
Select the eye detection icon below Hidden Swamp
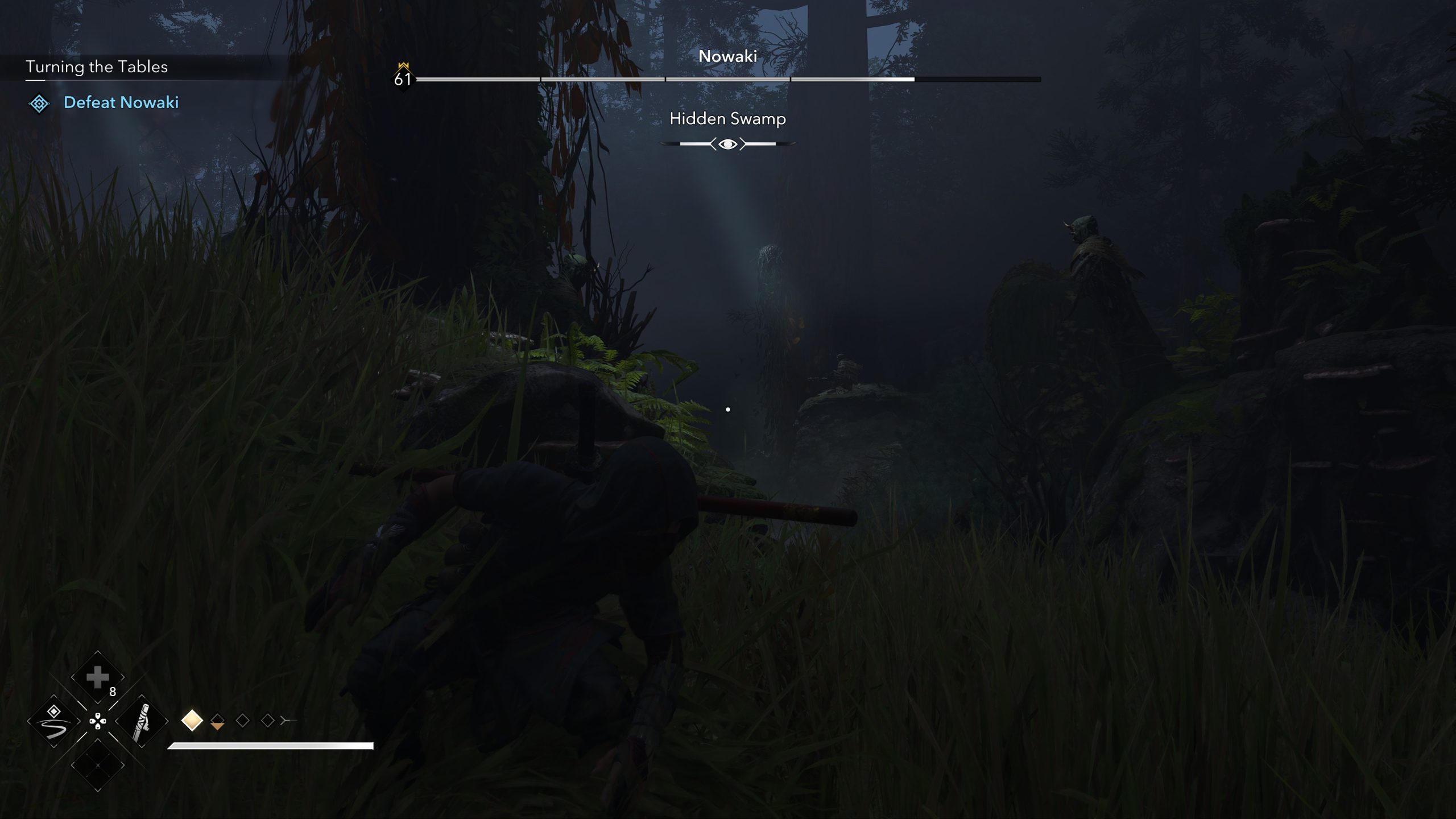coord(727,144)
